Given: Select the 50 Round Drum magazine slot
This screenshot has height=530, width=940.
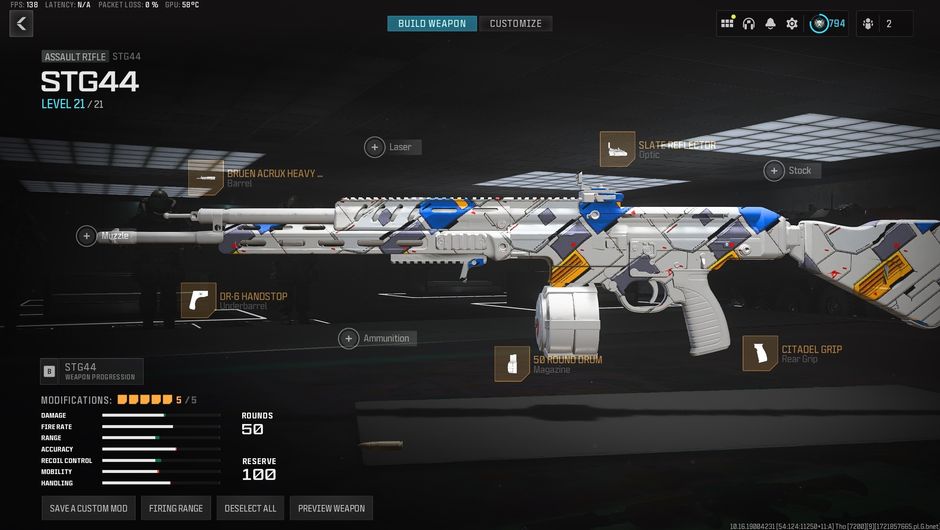Looking at the screenshot, I should coord(512,364).
